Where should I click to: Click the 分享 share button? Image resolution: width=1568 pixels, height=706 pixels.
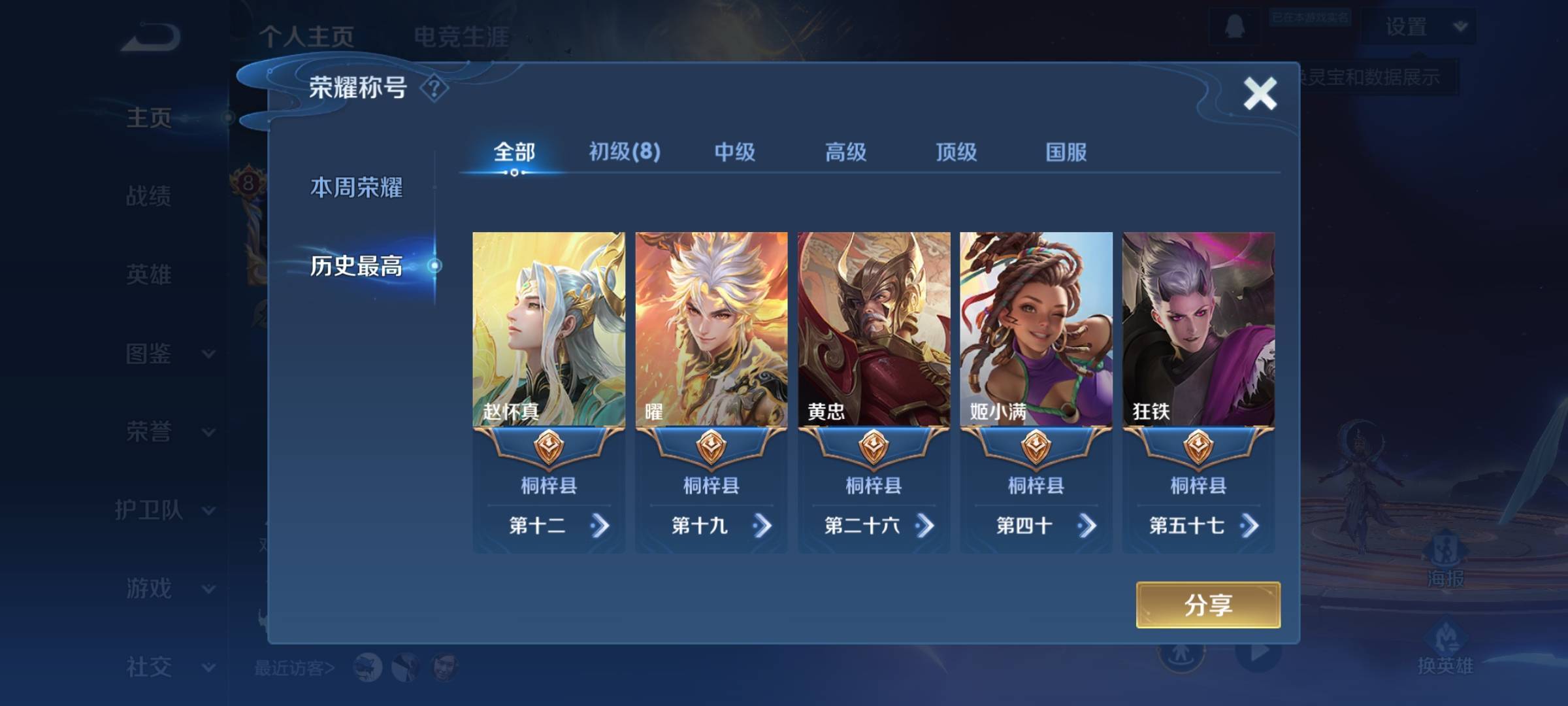pyautogui.click(x=1208, y=605)
